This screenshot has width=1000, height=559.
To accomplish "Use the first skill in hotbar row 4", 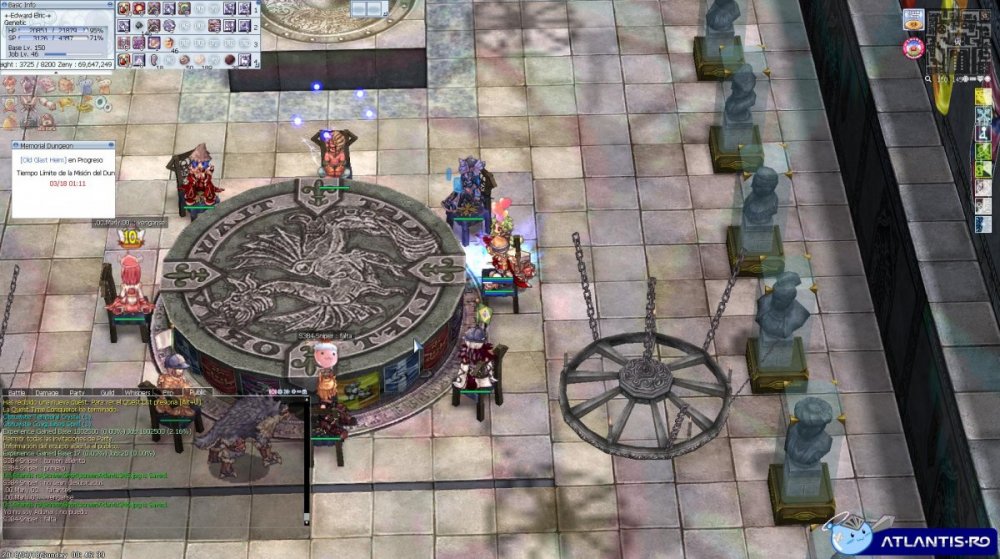I will click(124, 60).
